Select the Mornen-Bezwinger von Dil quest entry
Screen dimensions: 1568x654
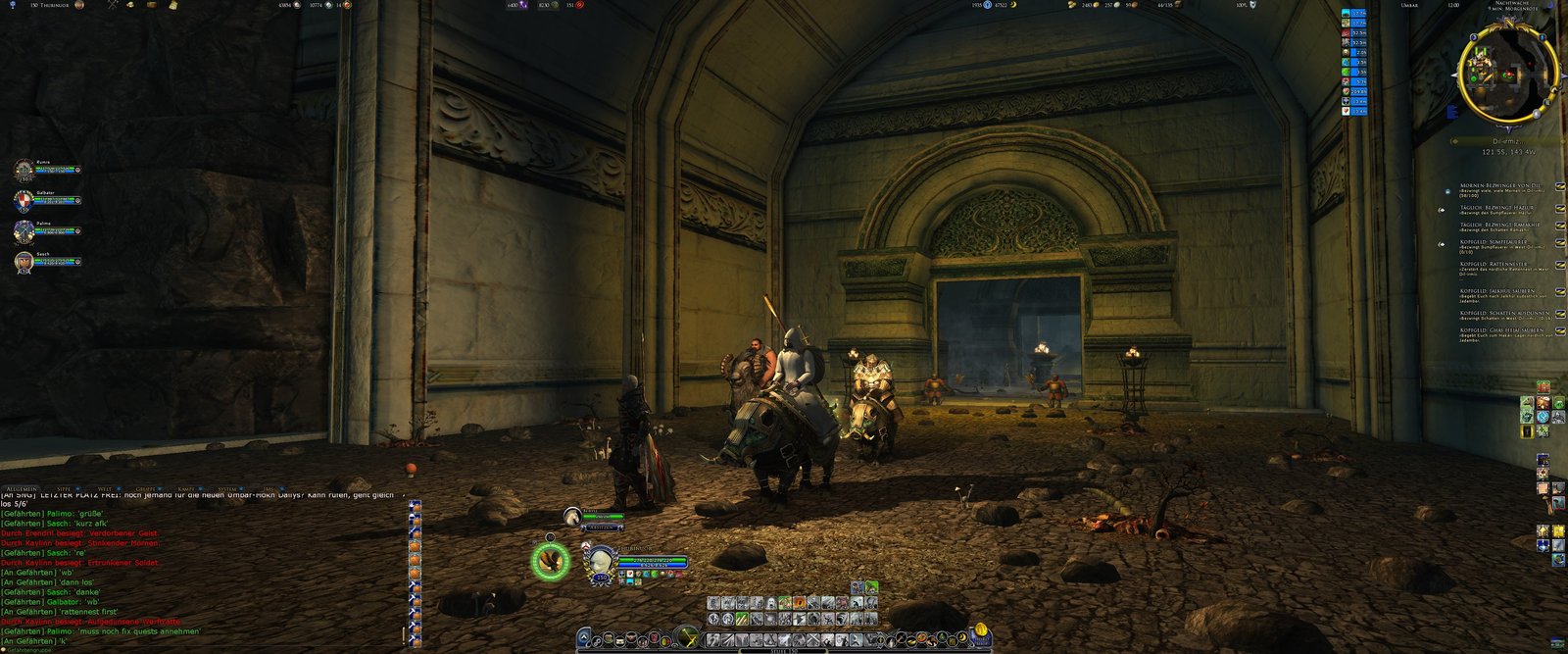click(1495, 184)
